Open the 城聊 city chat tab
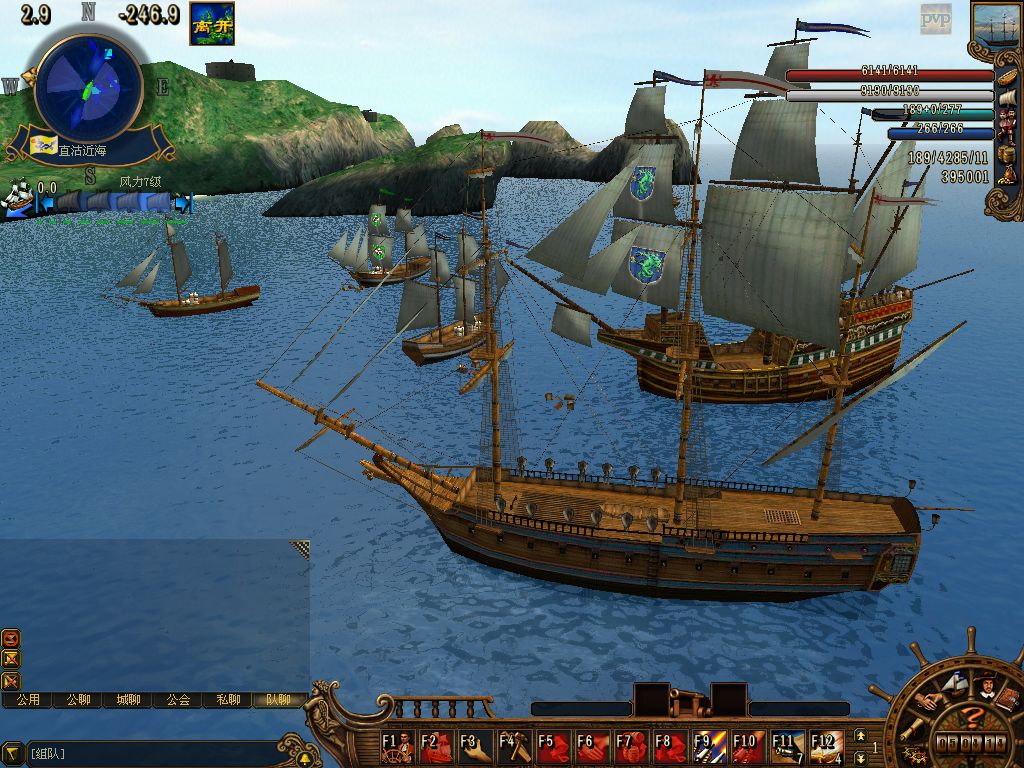This screenshot has width=1024, height=768. [128, 700]
